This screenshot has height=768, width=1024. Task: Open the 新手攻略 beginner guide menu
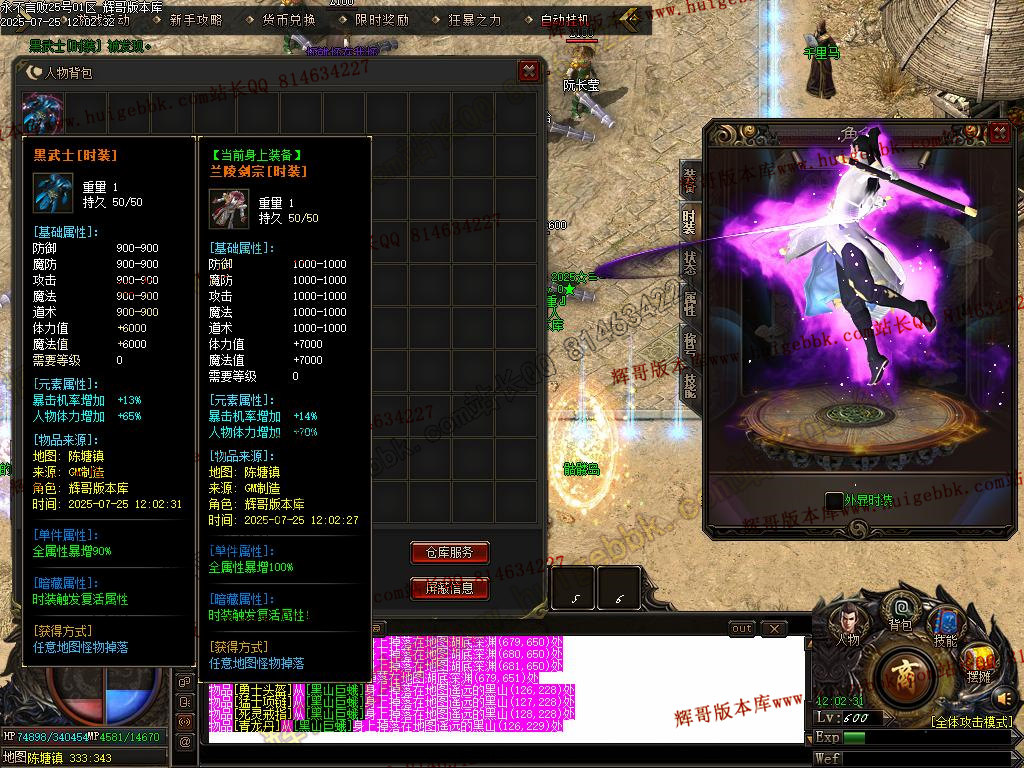195,19
